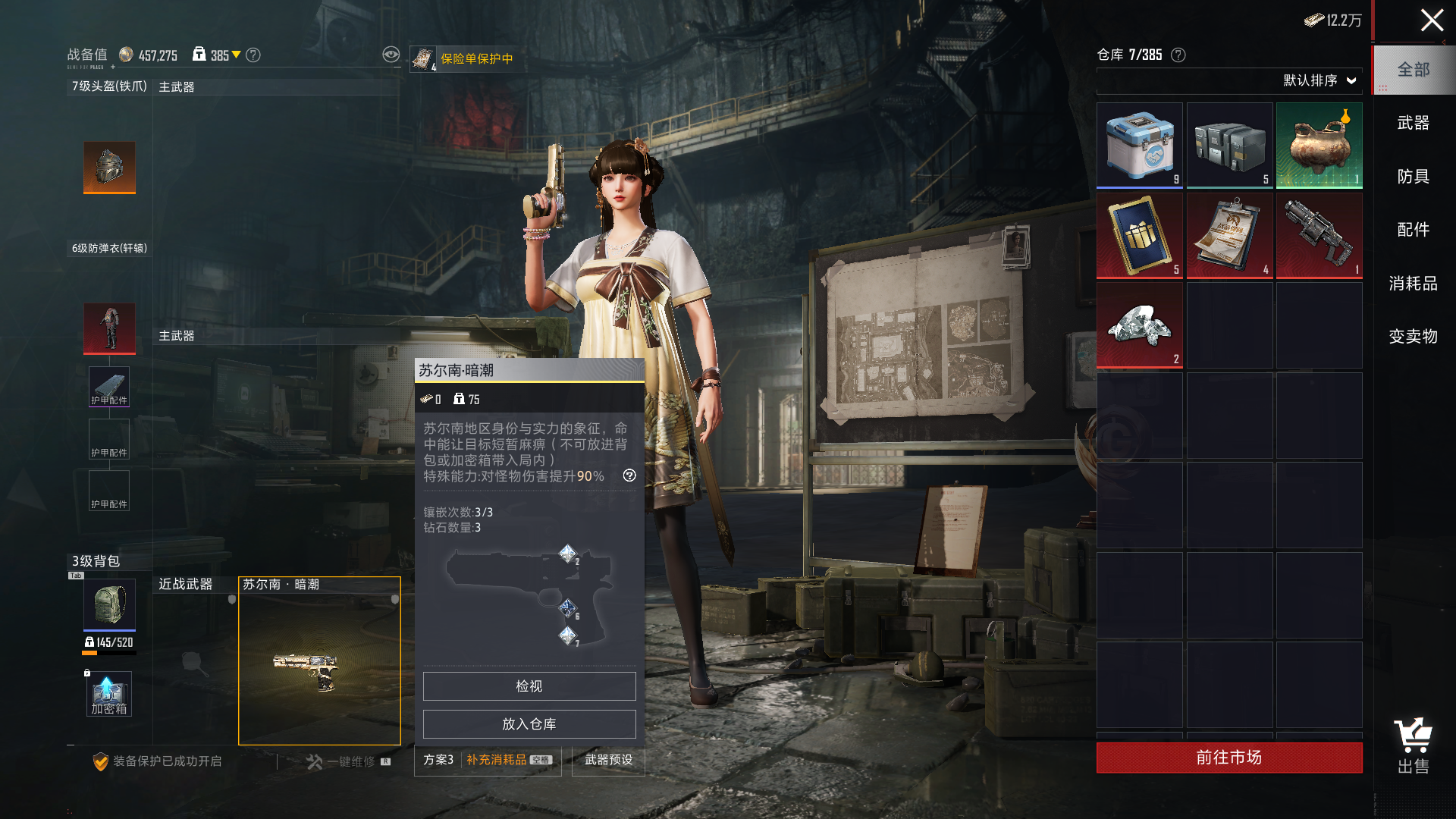Viewport: 1456px width, 819px height.
Task: Select the bronze cauldron item in storage
Action: 1319,145
